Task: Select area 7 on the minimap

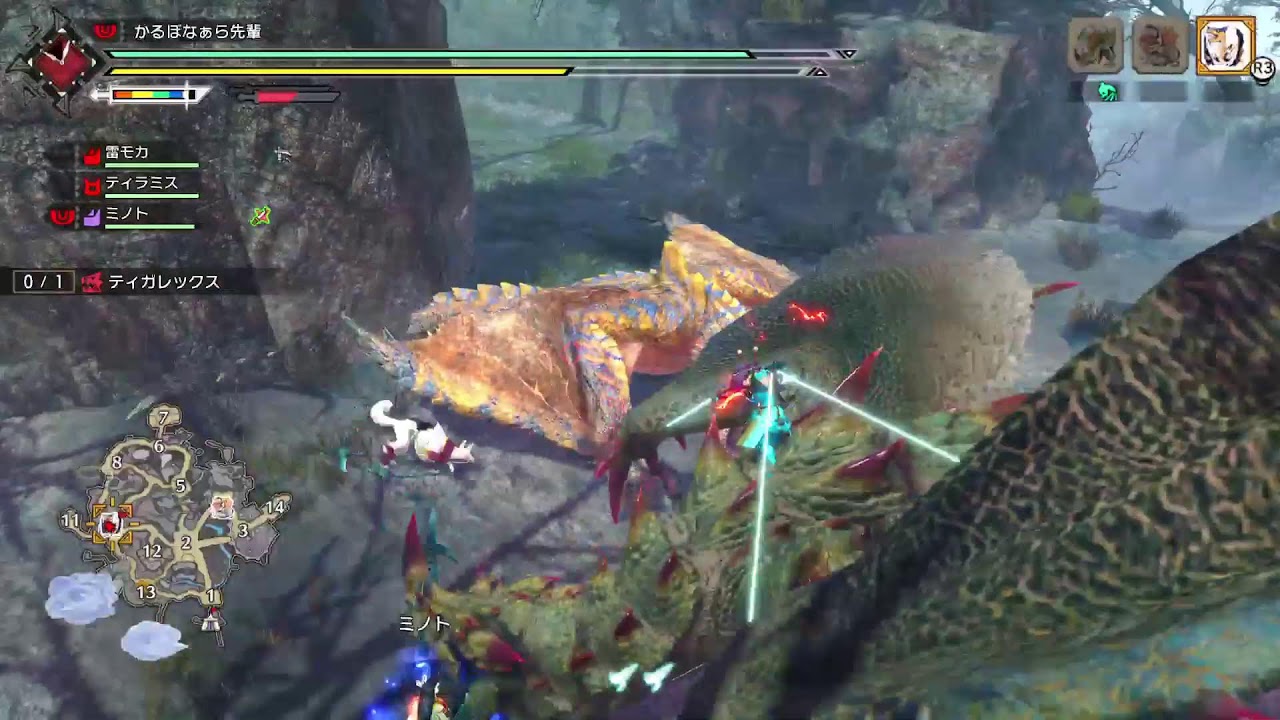Action: pyautogui.click(x=164, y=416)
